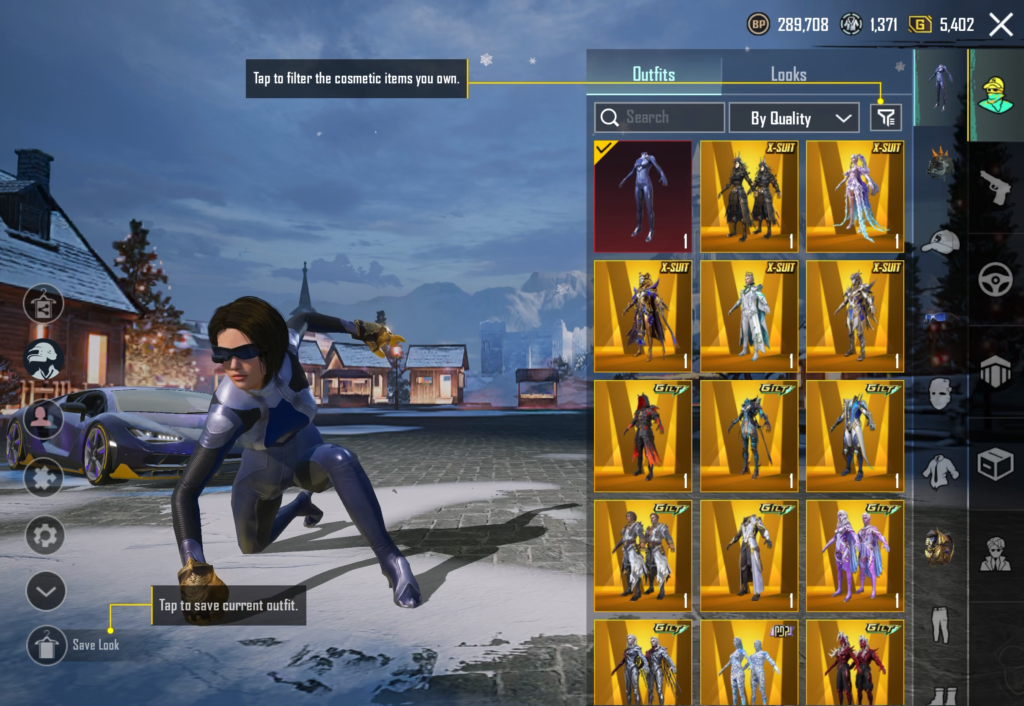This screenshot has height=706, width=1024.
Task: Open the pistol weapons category
Action: (x=995, y=187)
